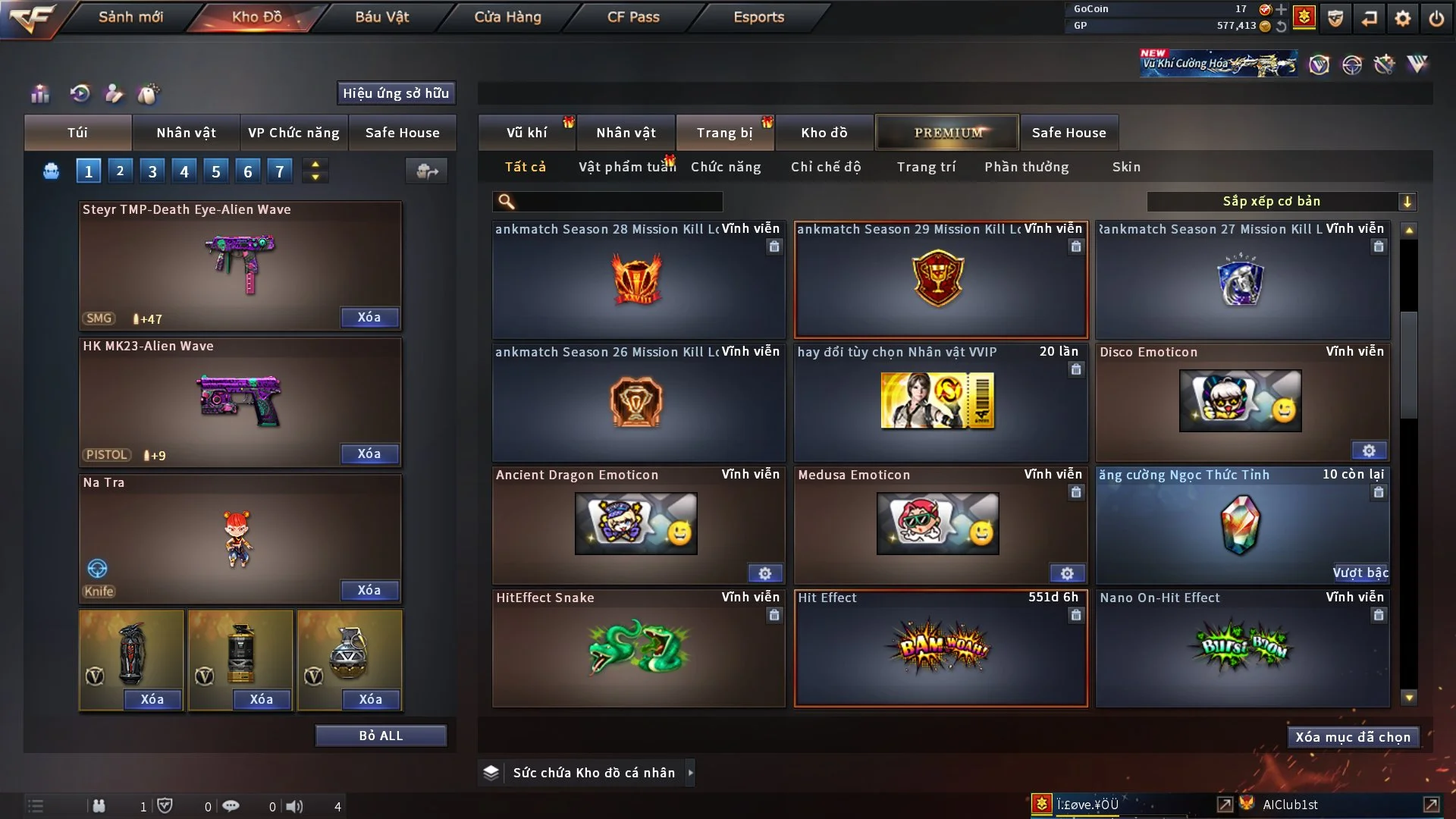Click Bỏ ALL to unequip everything

(x=381, y=736)
